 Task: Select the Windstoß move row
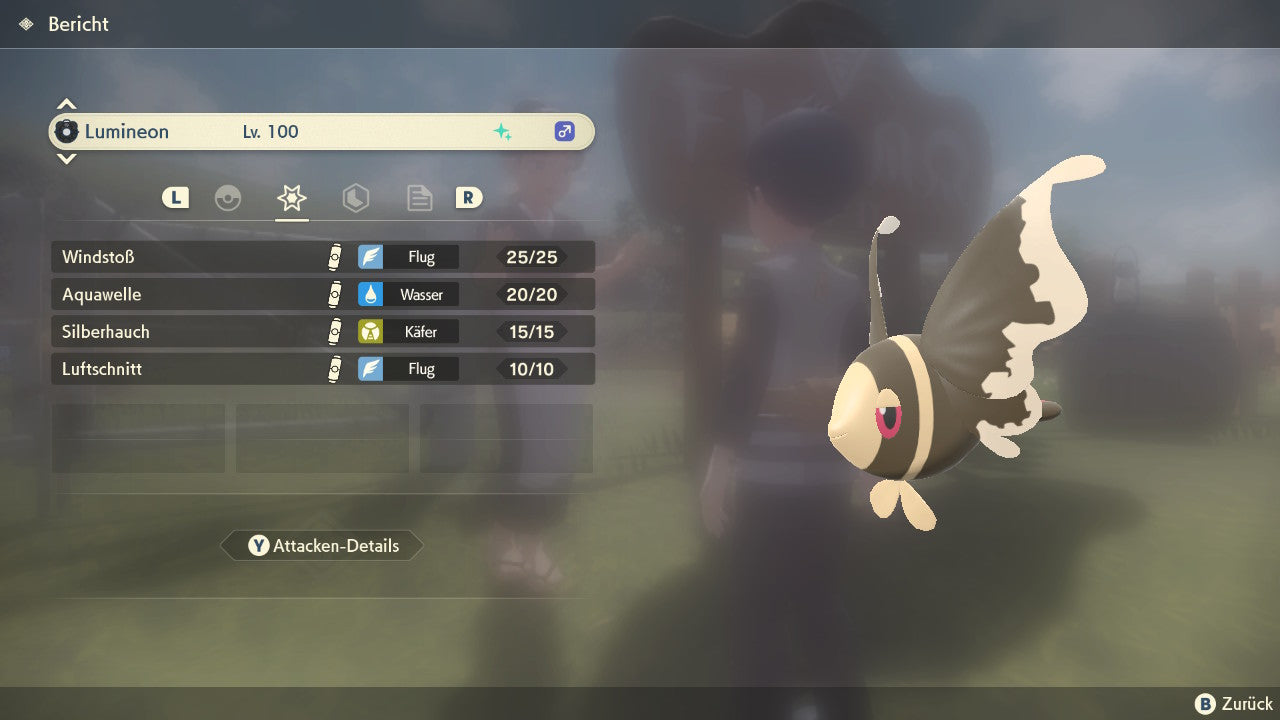322,257
